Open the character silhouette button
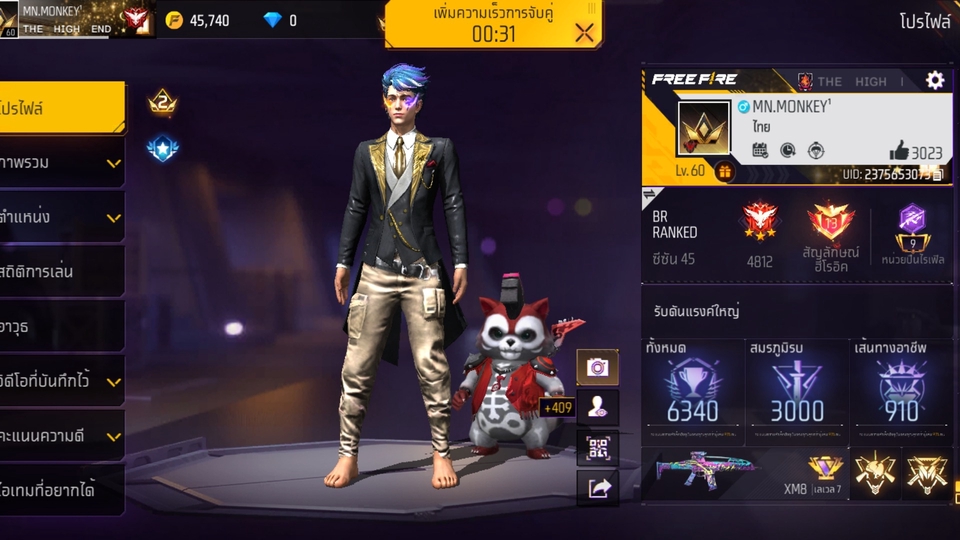Image resolution: width=960 pixels, height=540 pixels. point(598,407)
